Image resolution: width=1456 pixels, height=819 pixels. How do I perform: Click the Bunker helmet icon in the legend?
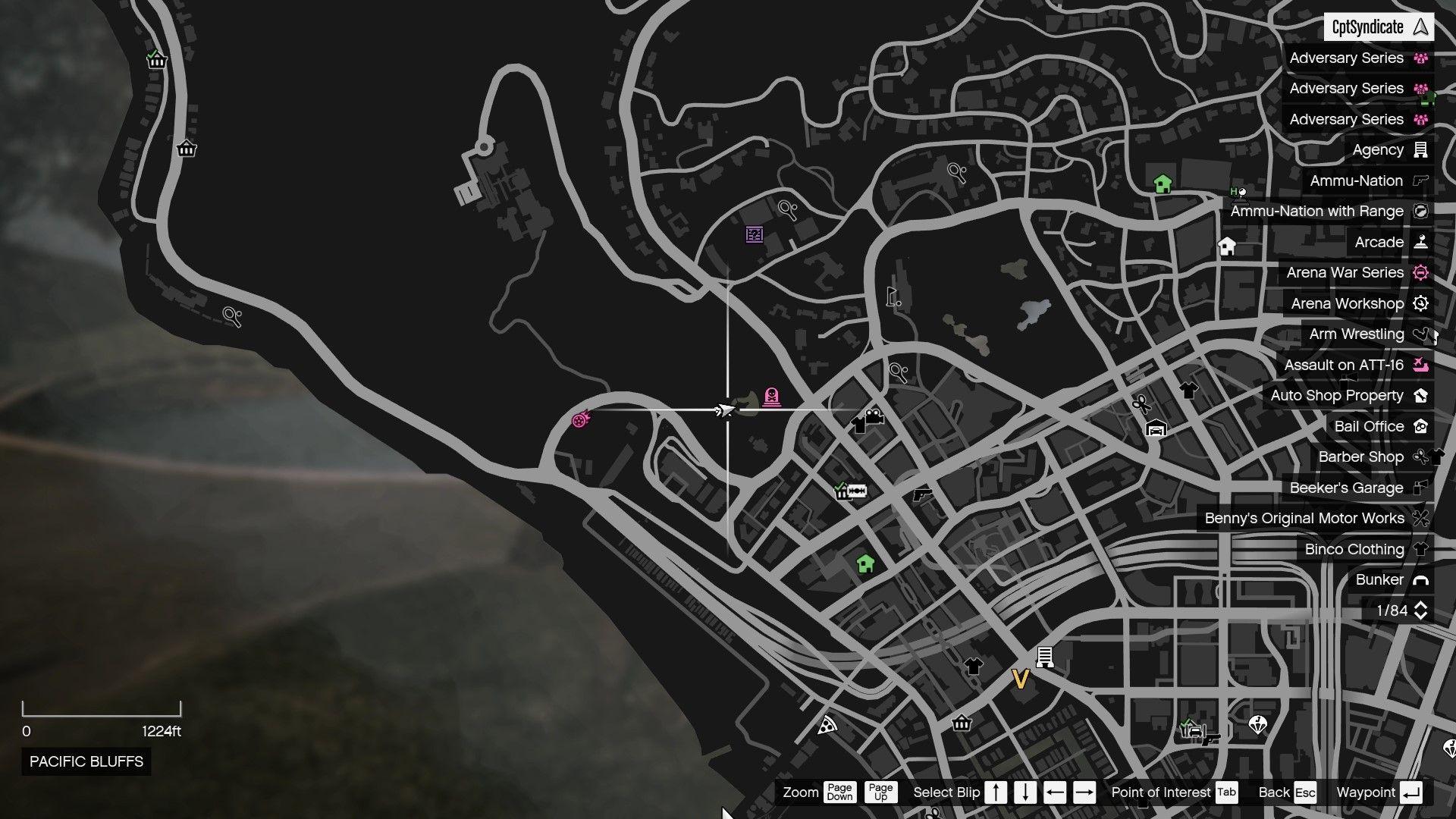tap(1419, 580)
